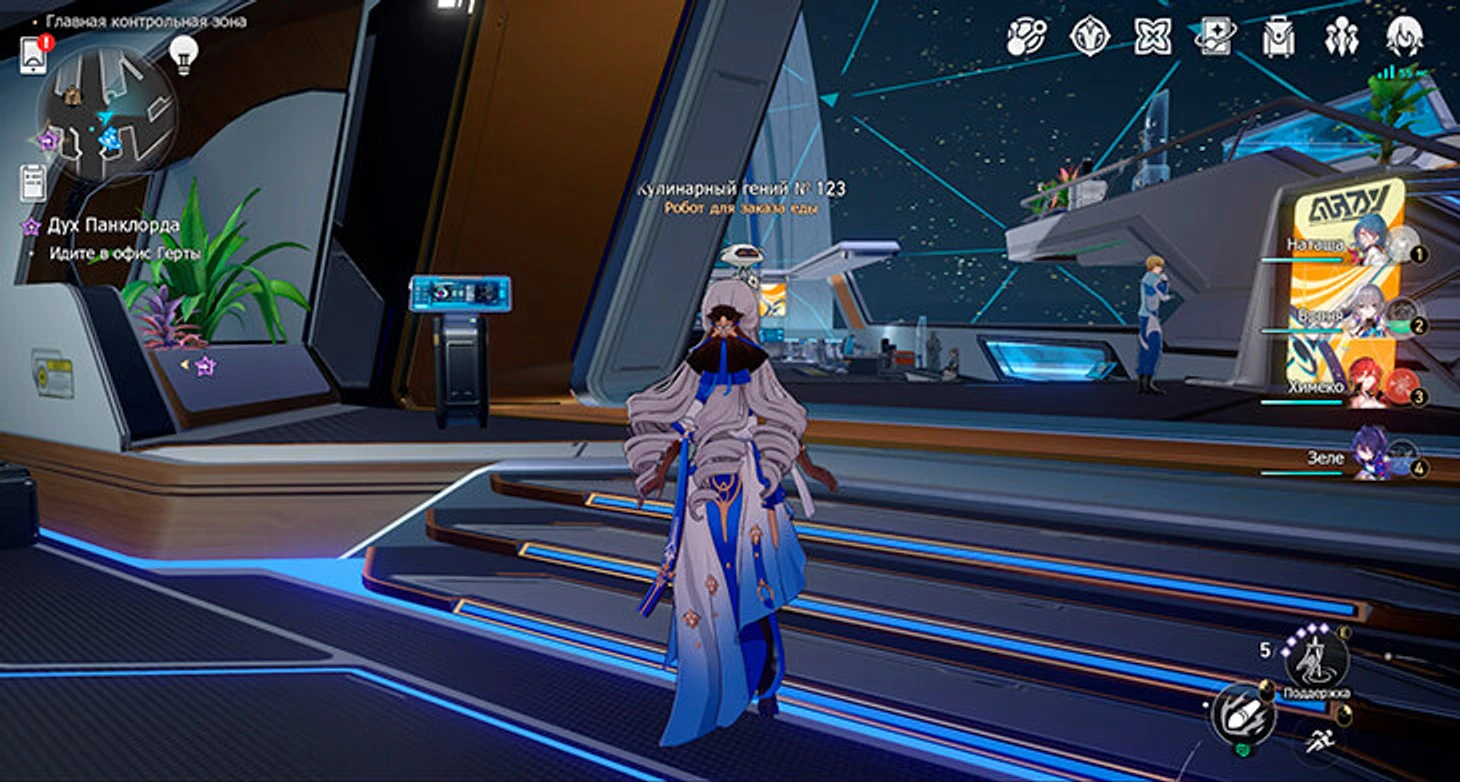Viewport: 1460px width, 782px height.
Task: Open the circular minimap
Action: (x=107, y=117)
